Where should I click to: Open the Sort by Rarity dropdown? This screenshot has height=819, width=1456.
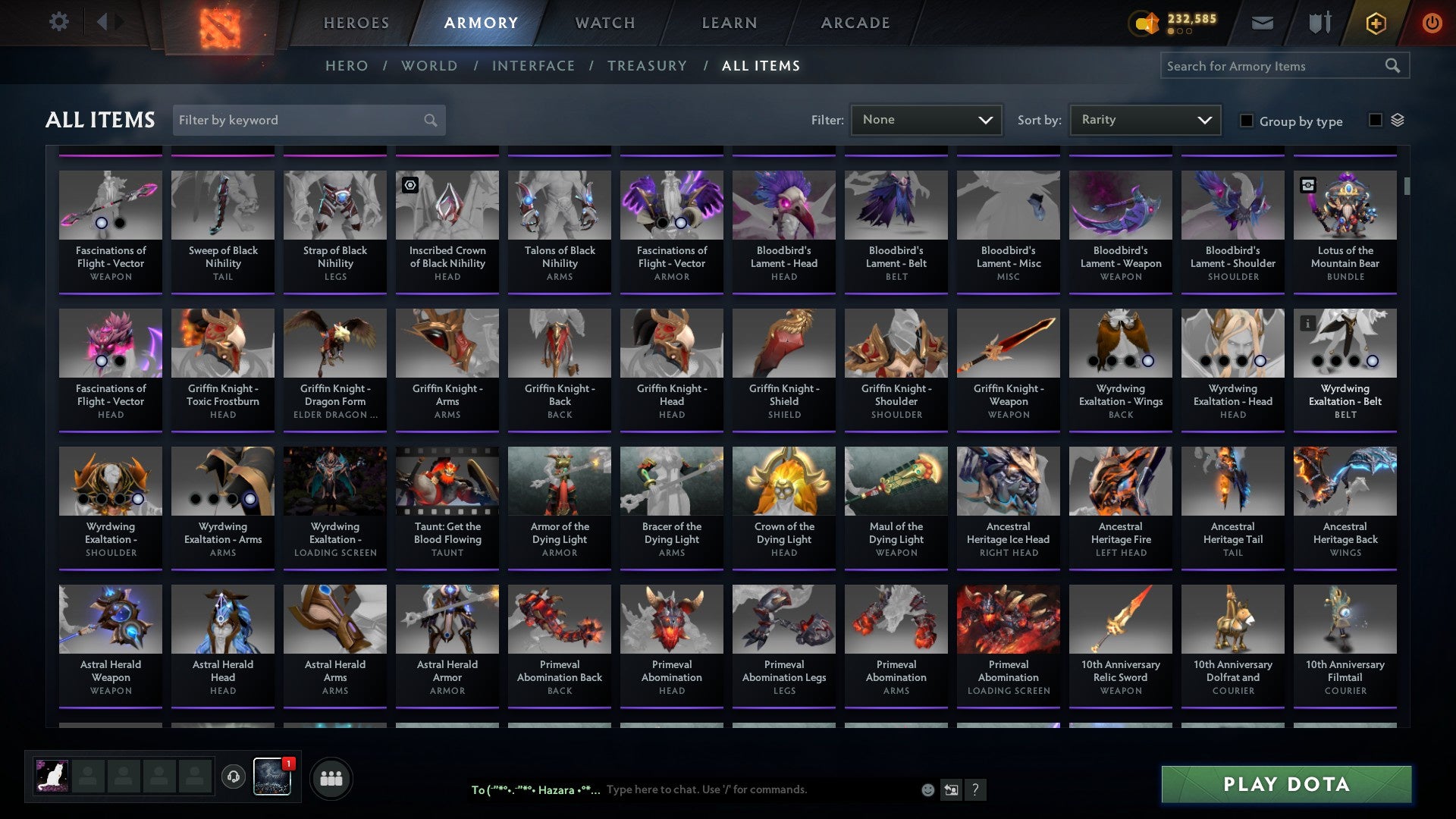click(1144, 120)
